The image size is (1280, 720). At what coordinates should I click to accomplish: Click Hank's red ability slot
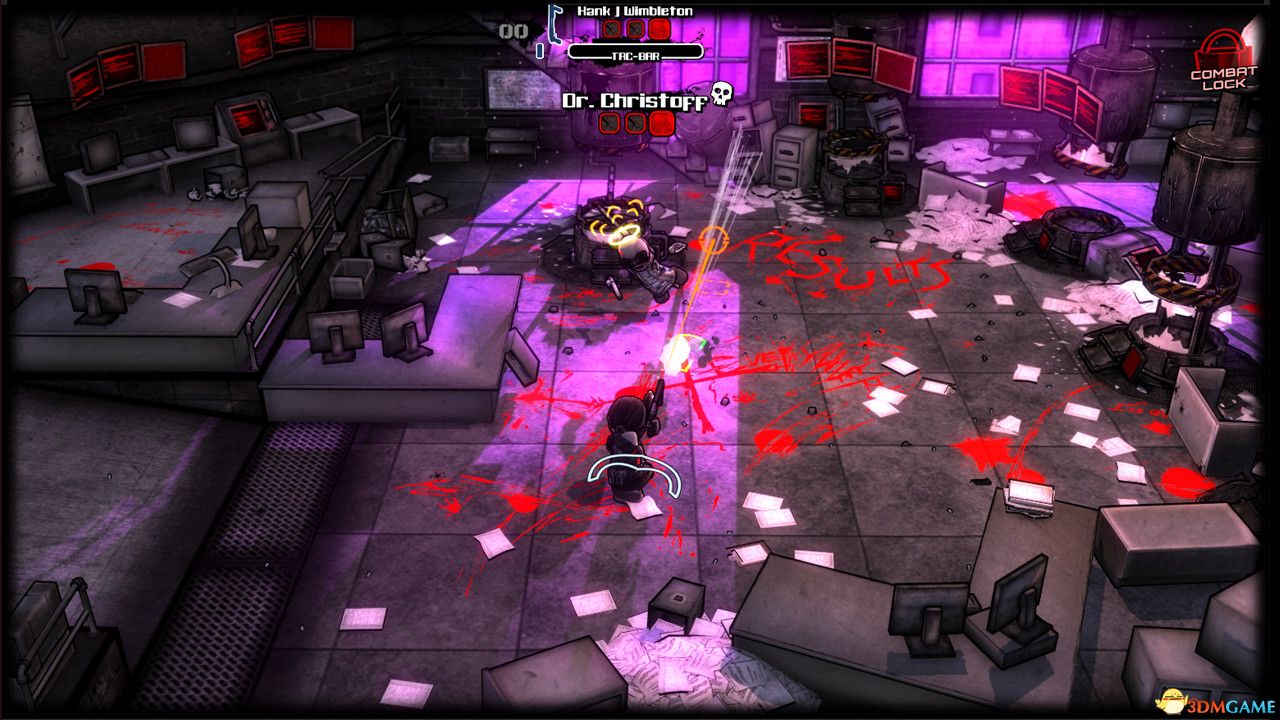[x=658, y=28]
